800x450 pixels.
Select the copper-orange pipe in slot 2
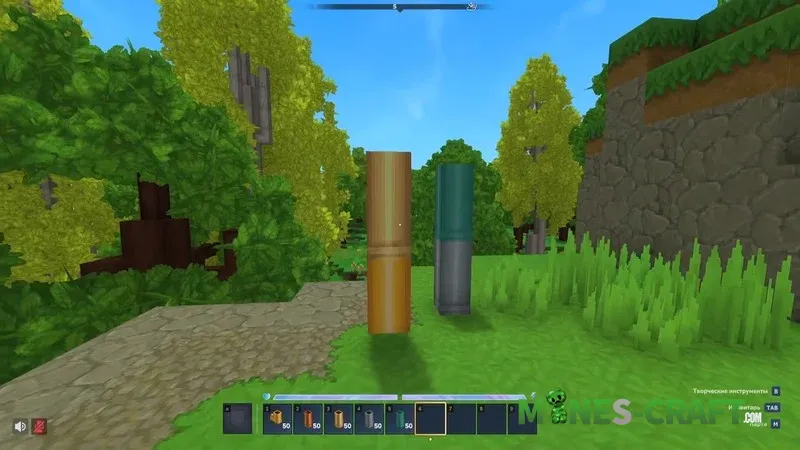pos(308,418)
